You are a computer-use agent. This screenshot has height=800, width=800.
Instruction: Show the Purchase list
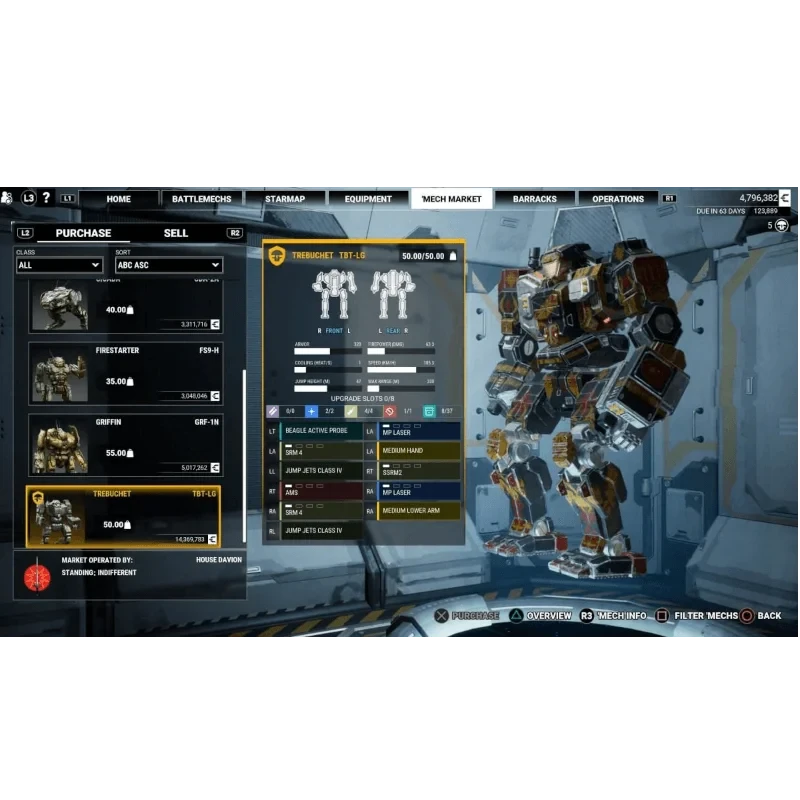pyautogui.click(x=83, y=233)
